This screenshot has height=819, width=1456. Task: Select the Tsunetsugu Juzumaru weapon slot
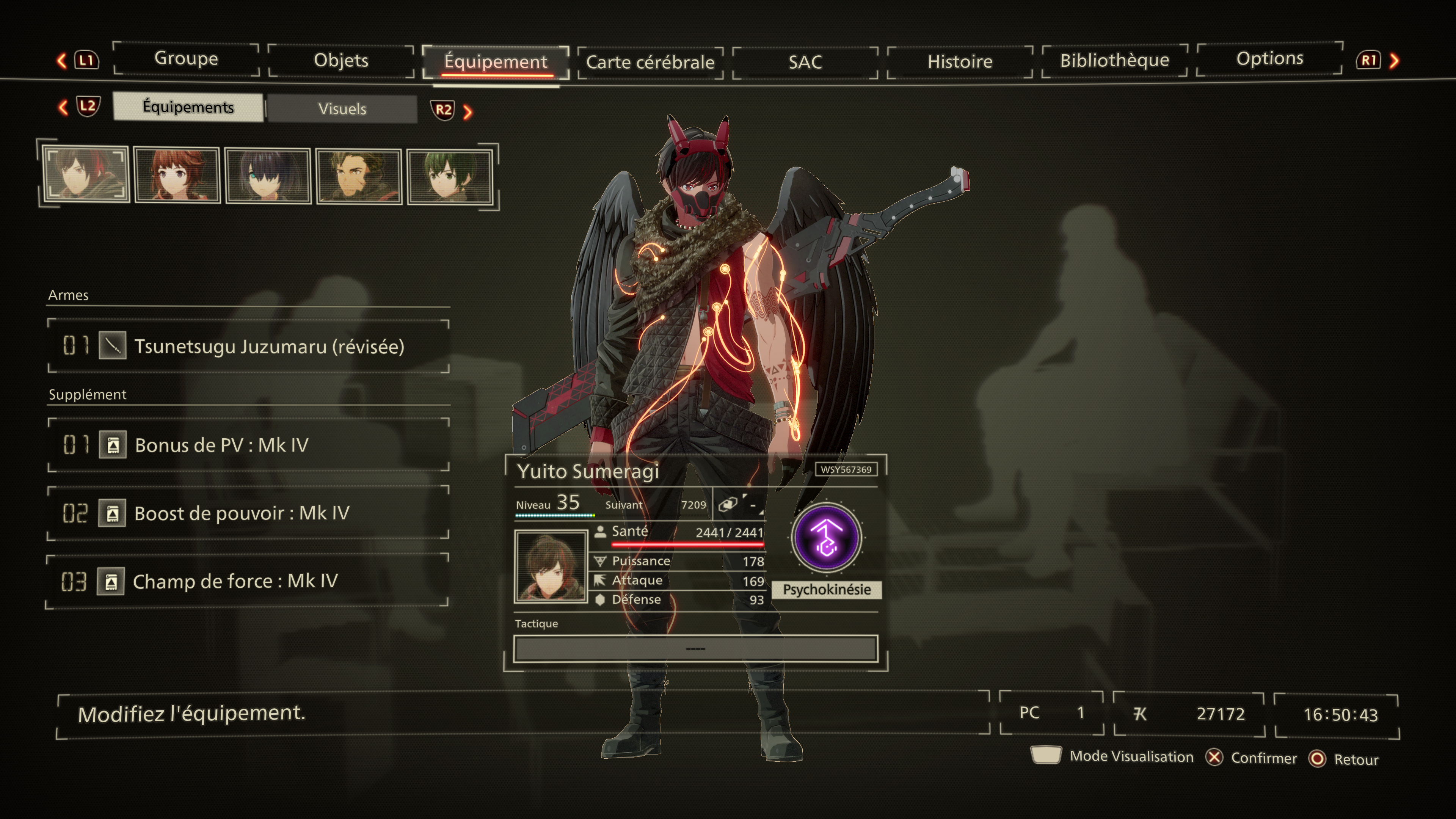point(249,346)
